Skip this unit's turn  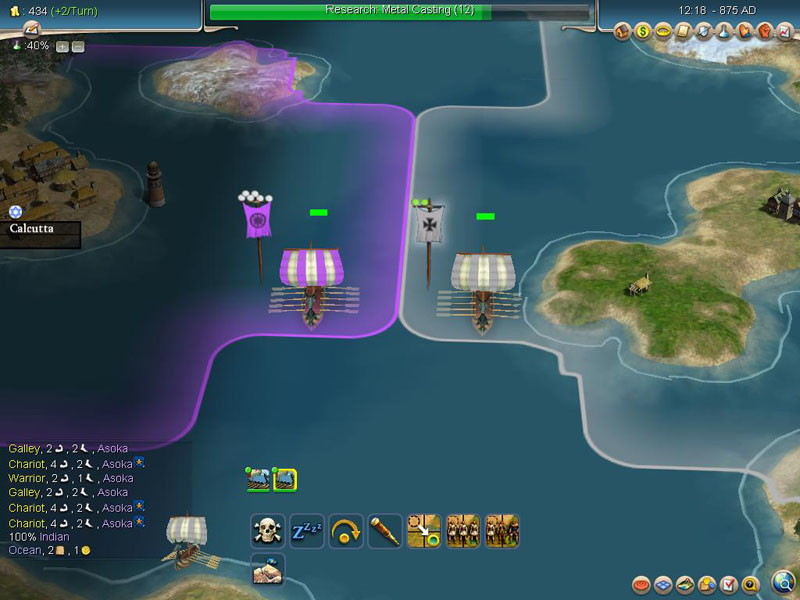[x=344, y=530]
